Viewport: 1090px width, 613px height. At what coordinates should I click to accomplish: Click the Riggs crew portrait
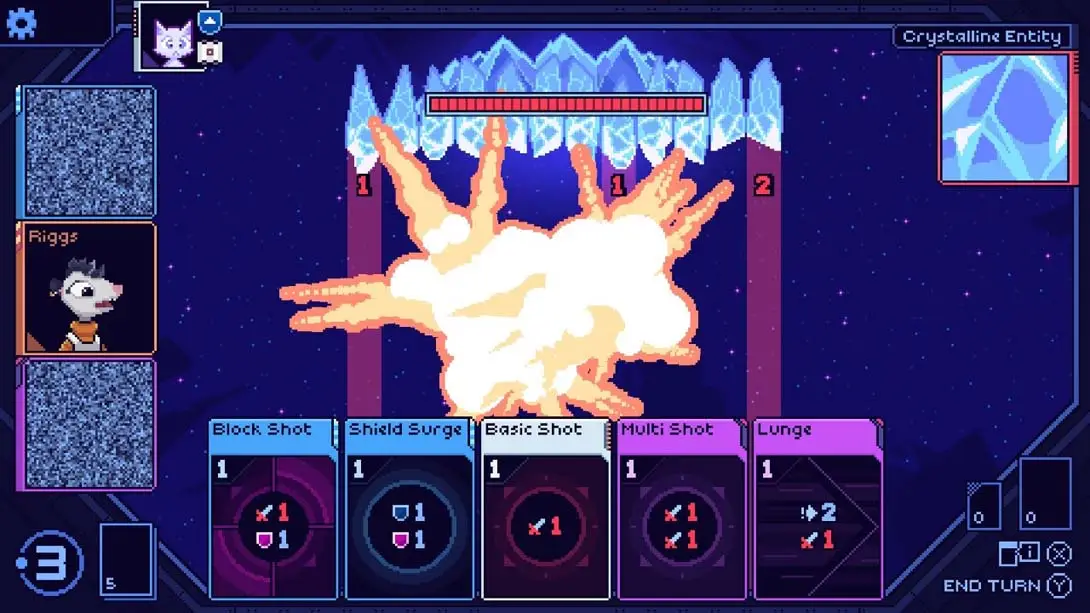click(x=86, y=289)
